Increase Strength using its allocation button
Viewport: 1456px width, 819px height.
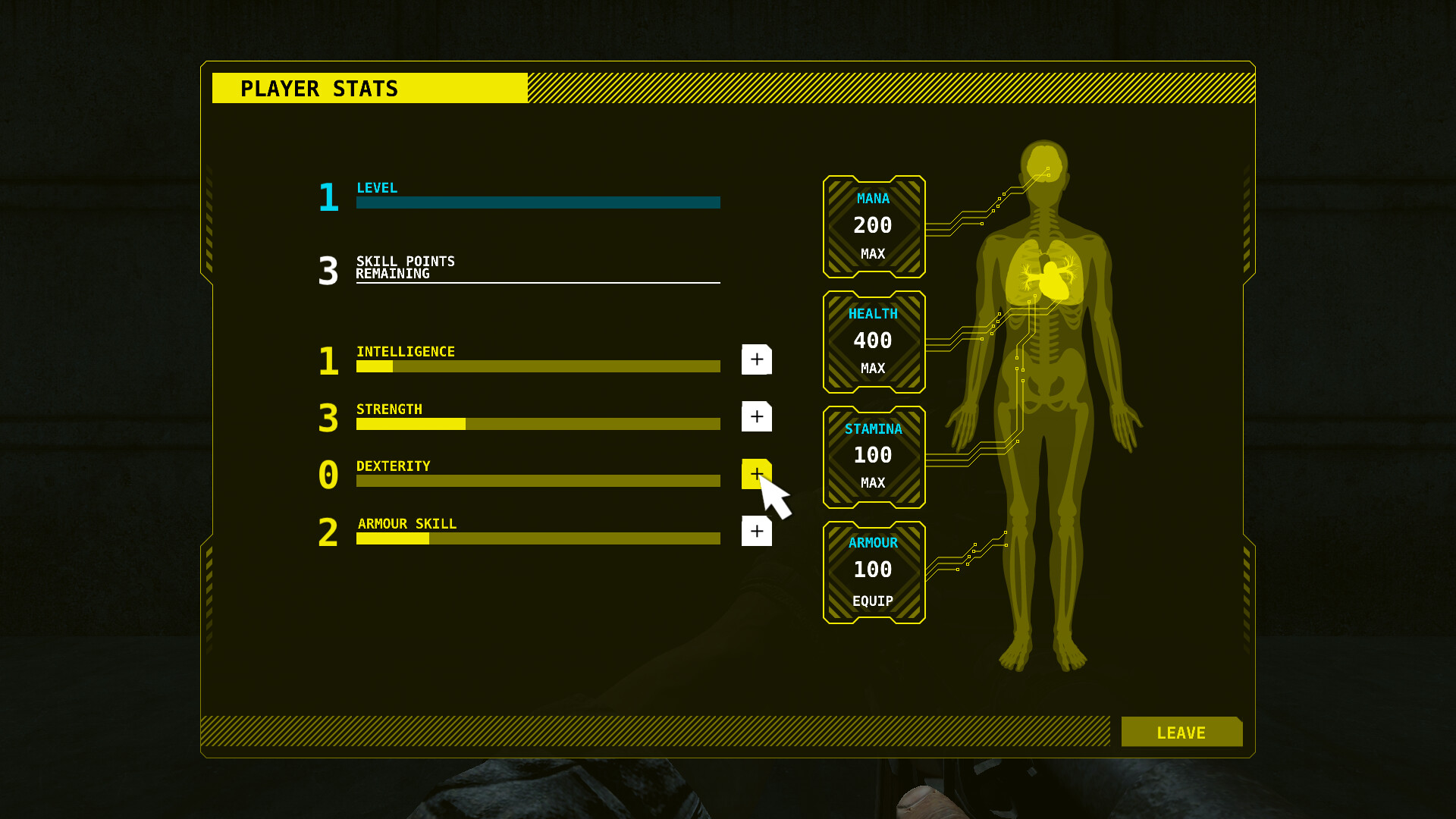coord(756,416)
